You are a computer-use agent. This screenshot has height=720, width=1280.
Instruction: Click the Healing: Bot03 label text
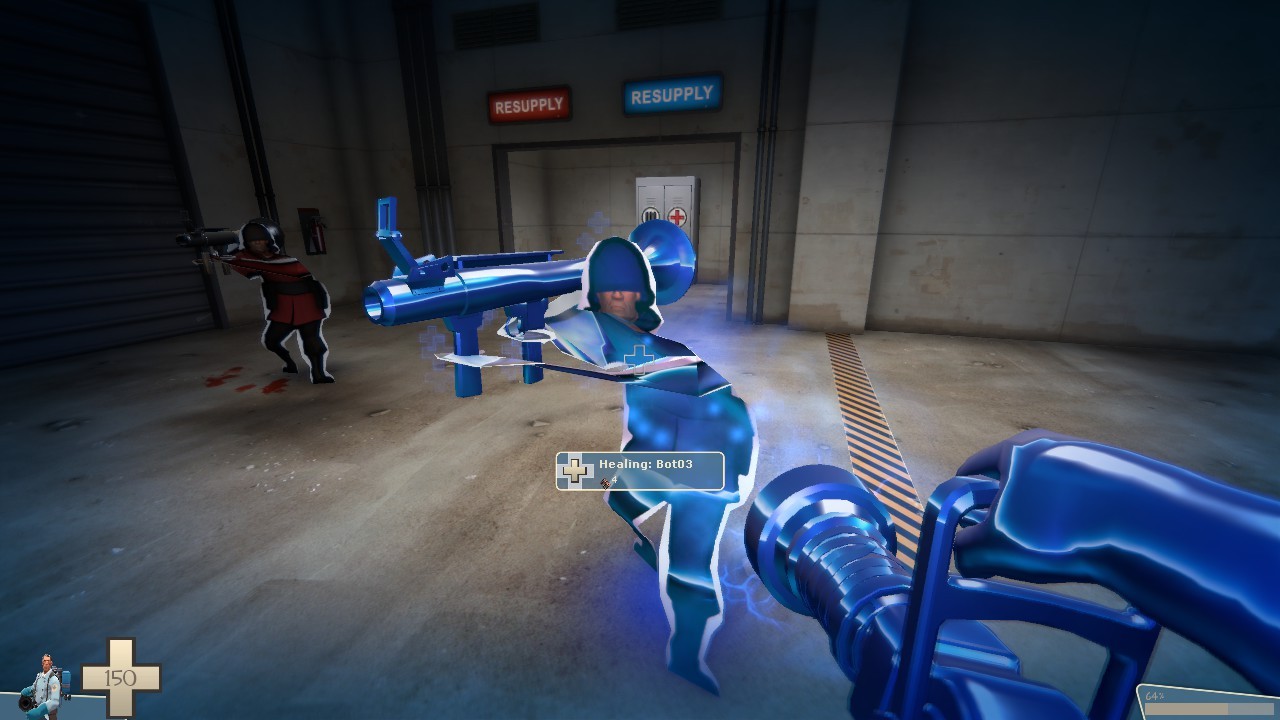click(x=645, y=463)
